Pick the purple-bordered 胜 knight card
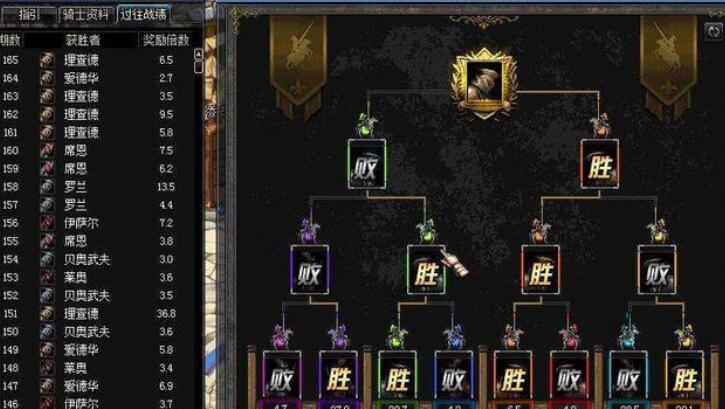The width and height of the screenshot is (725, 409). click(x=339, y=374)
